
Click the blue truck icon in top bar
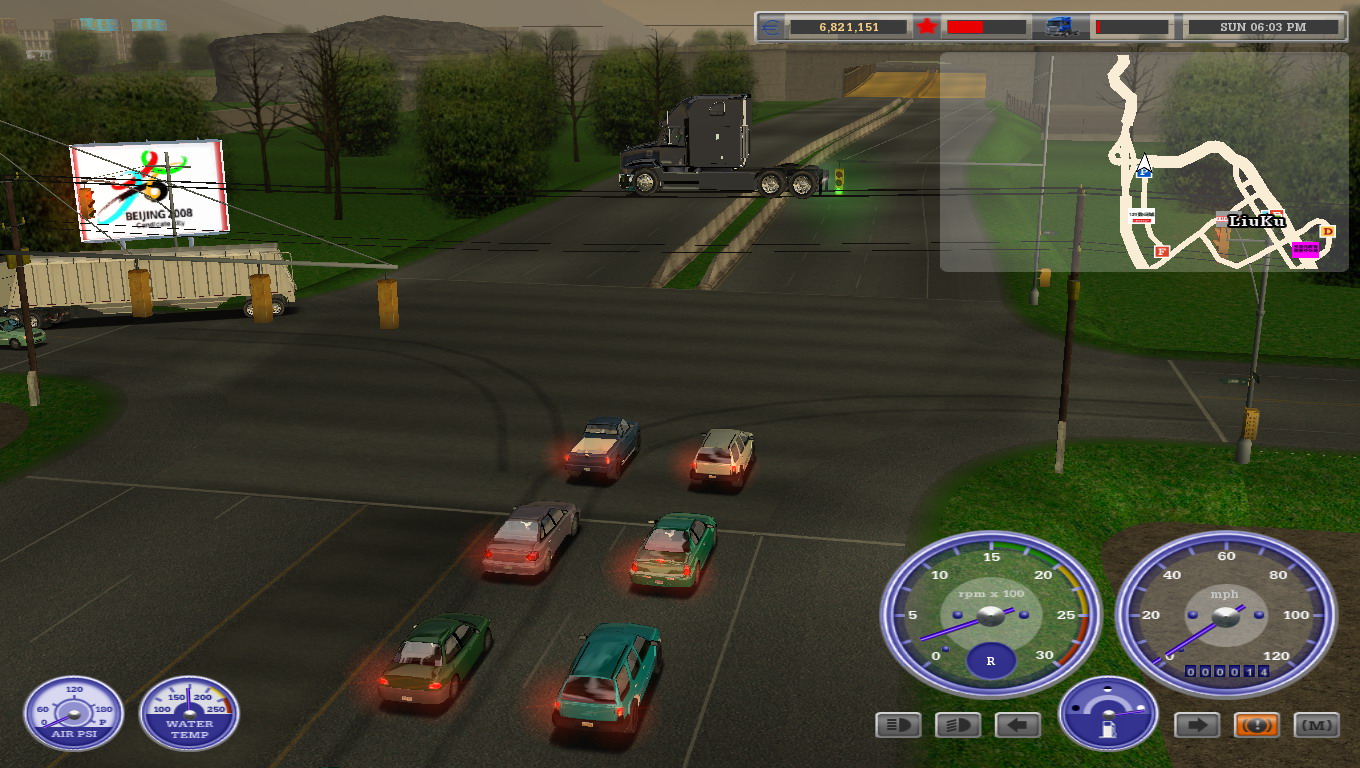pyautogui.click(x=1060, y=27)
